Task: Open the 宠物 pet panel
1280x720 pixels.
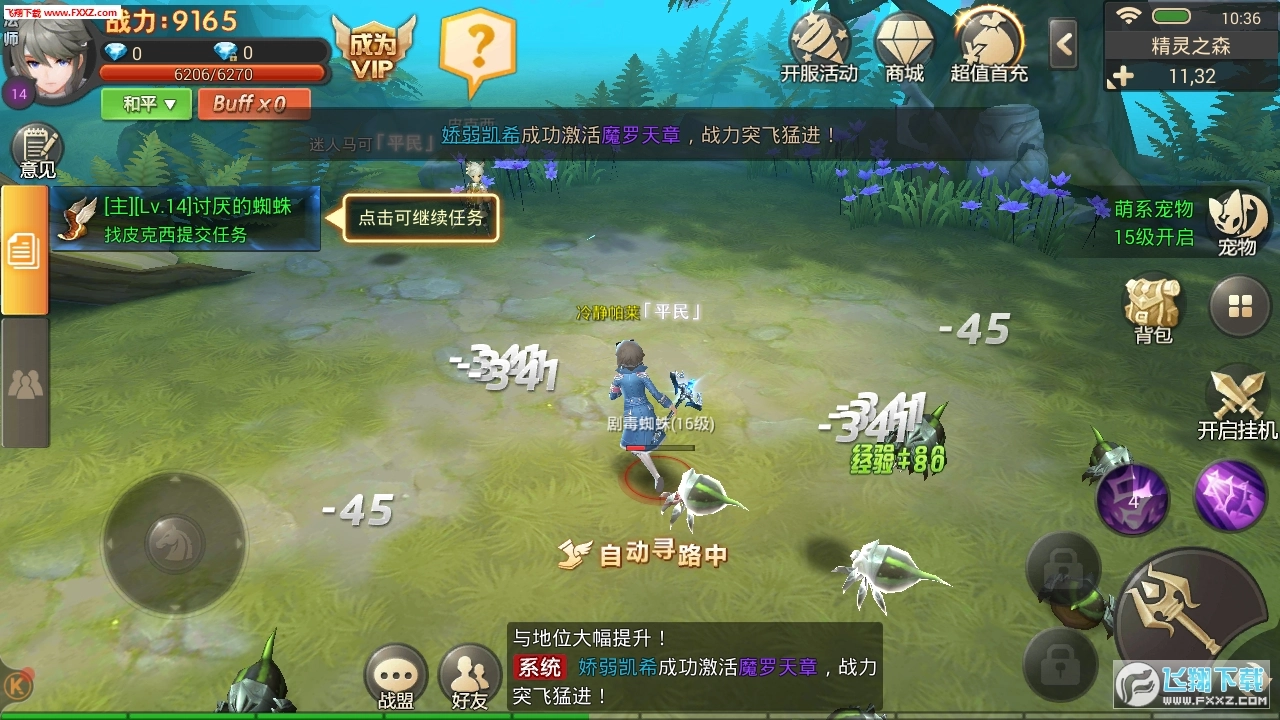Action: (1237, 222)
